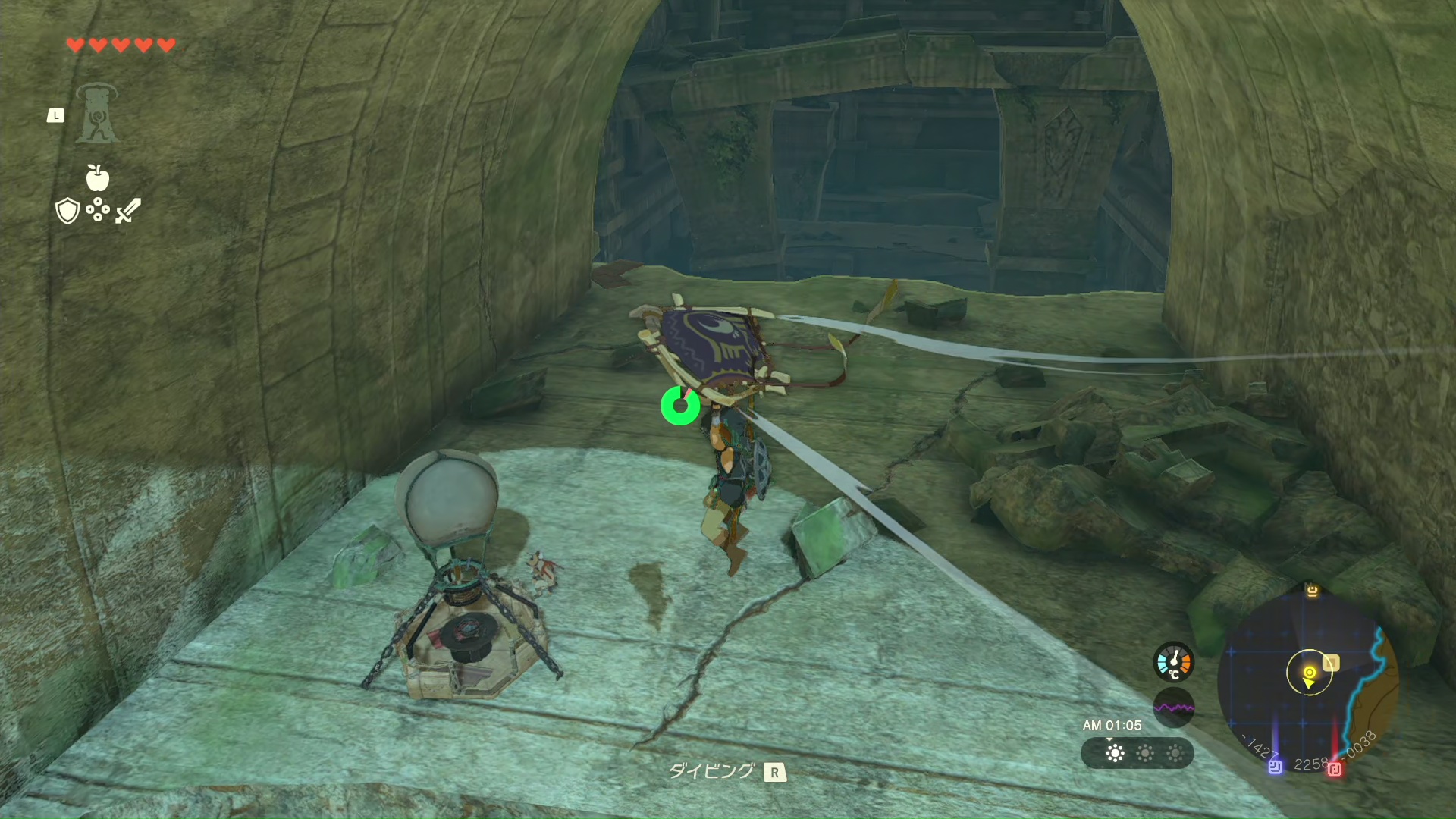Click the yellow pin atop the minimap
Image resolution: width=1456 pixels, height=819 pixels.
[x=1312, y=590]
